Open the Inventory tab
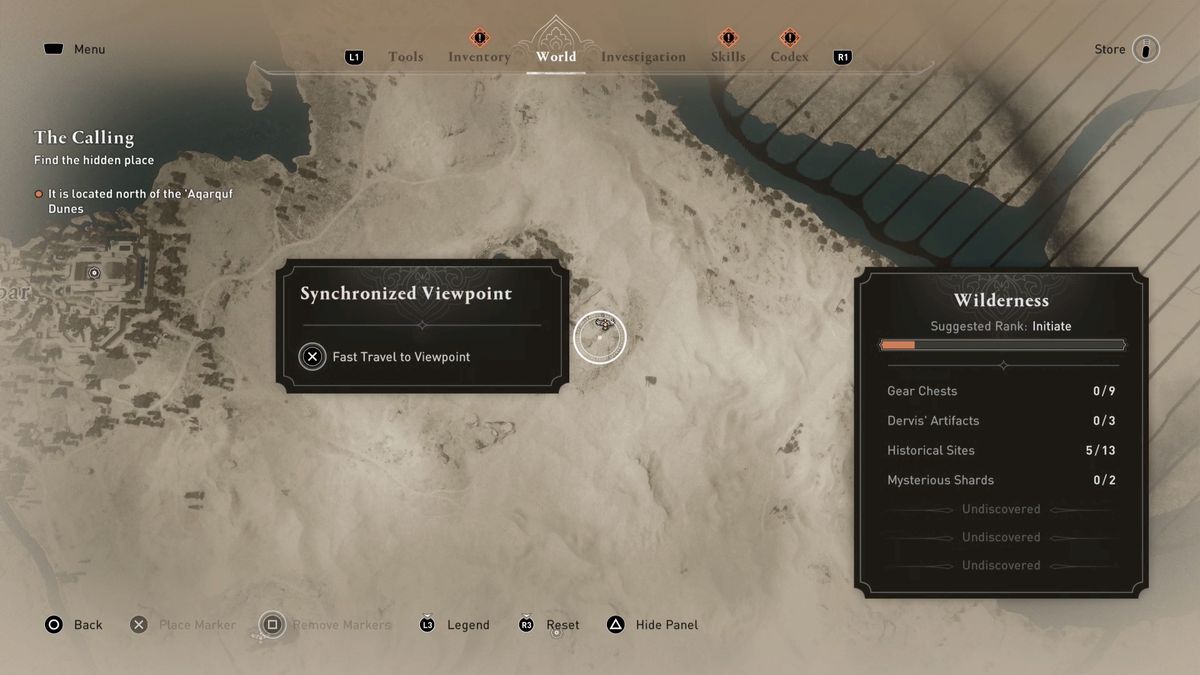Image resolution: width=1200 pixels, height=675 pixels. 479,57
